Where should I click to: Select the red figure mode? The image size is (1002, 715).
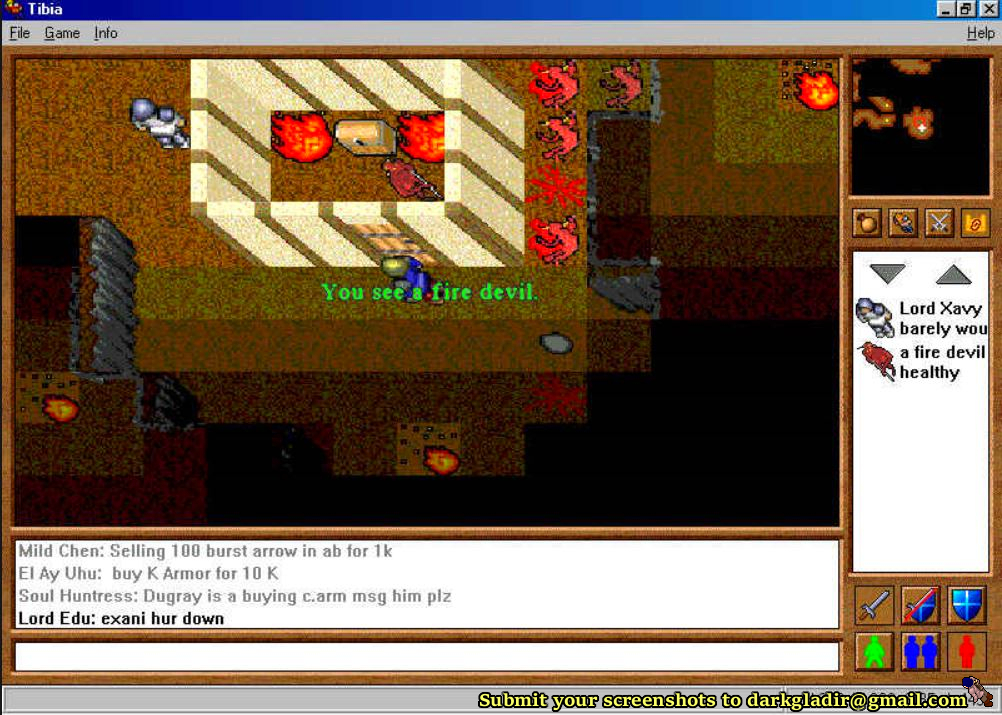[x=966, y=652]
